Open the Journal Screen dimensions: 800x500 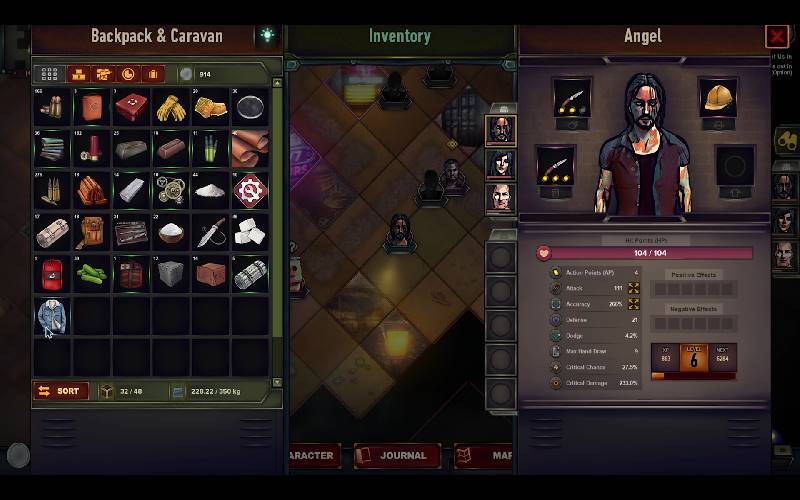point(396,455)
